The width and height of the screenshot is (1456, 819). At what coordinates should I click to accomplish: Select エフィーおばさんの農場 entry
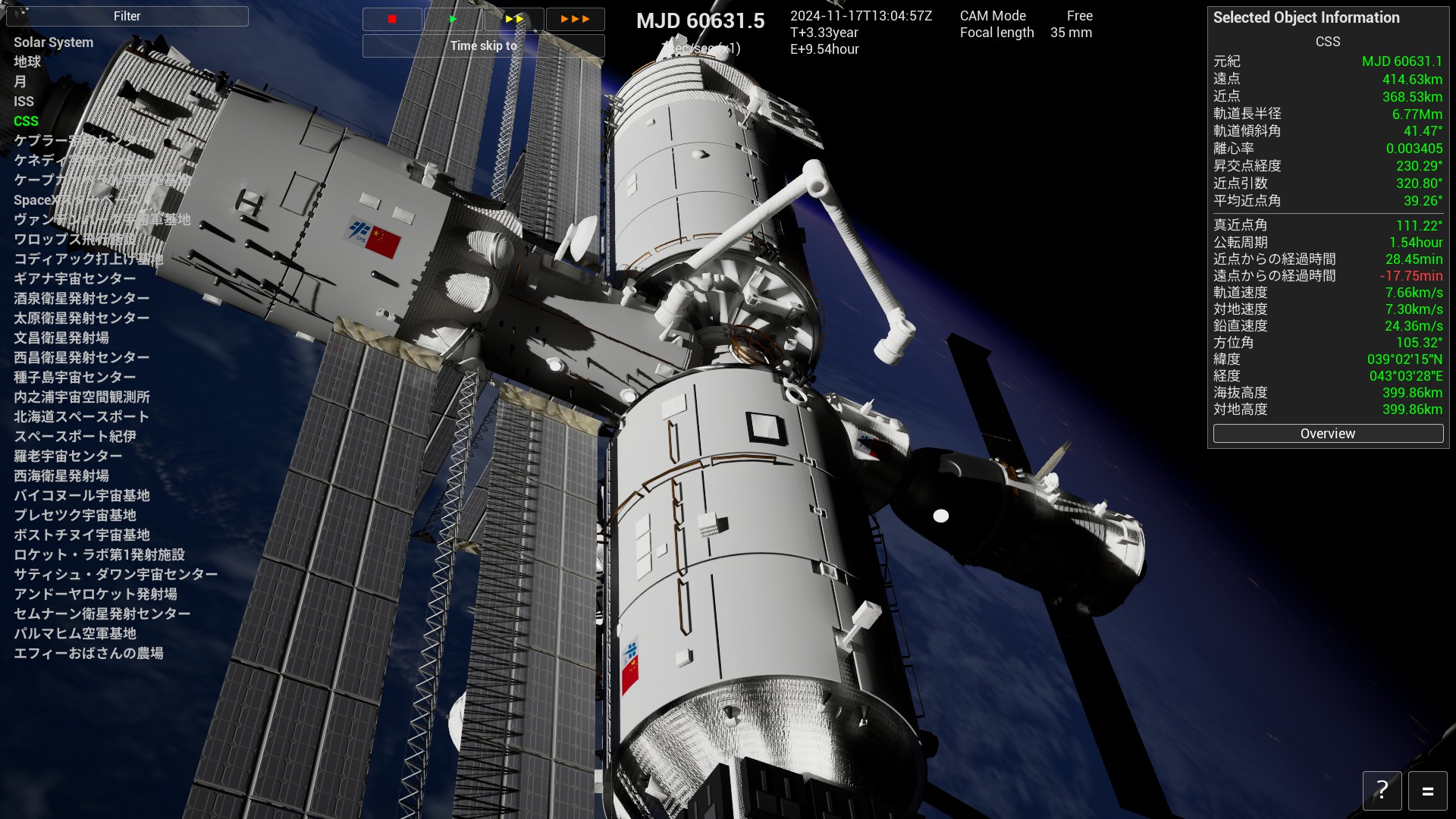88,653
